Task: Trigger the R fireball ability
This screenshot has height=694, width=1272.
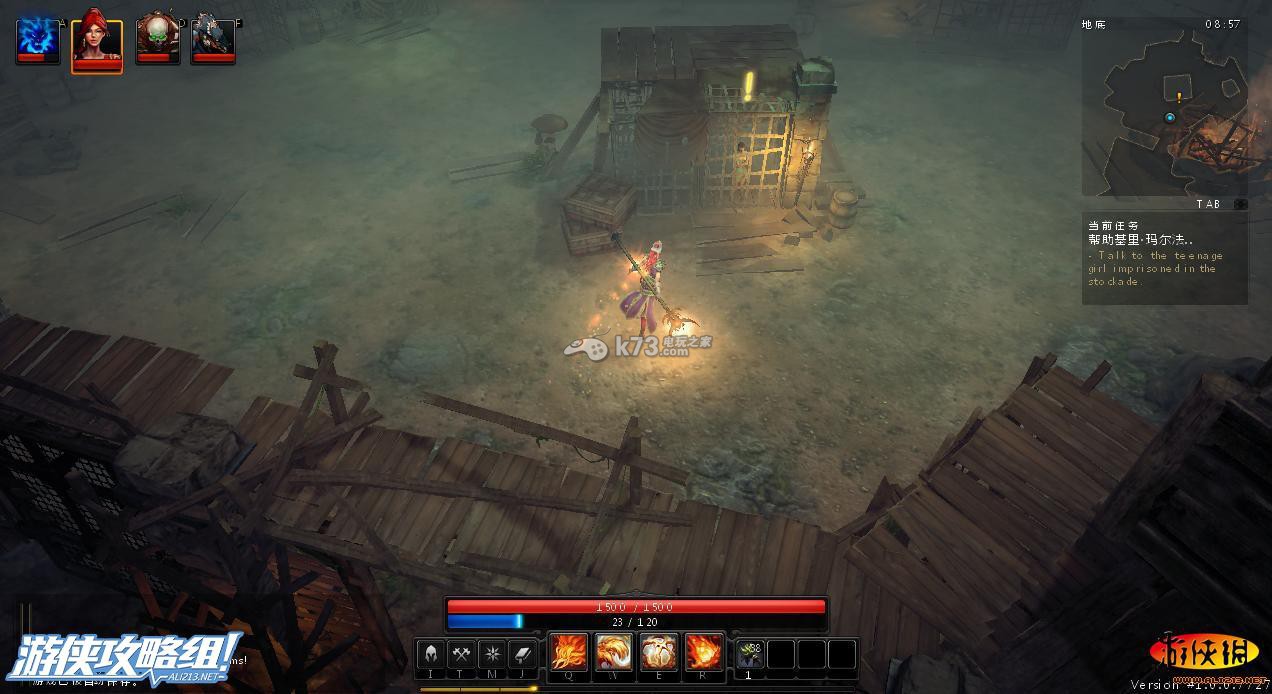Action: pos(704,653)
